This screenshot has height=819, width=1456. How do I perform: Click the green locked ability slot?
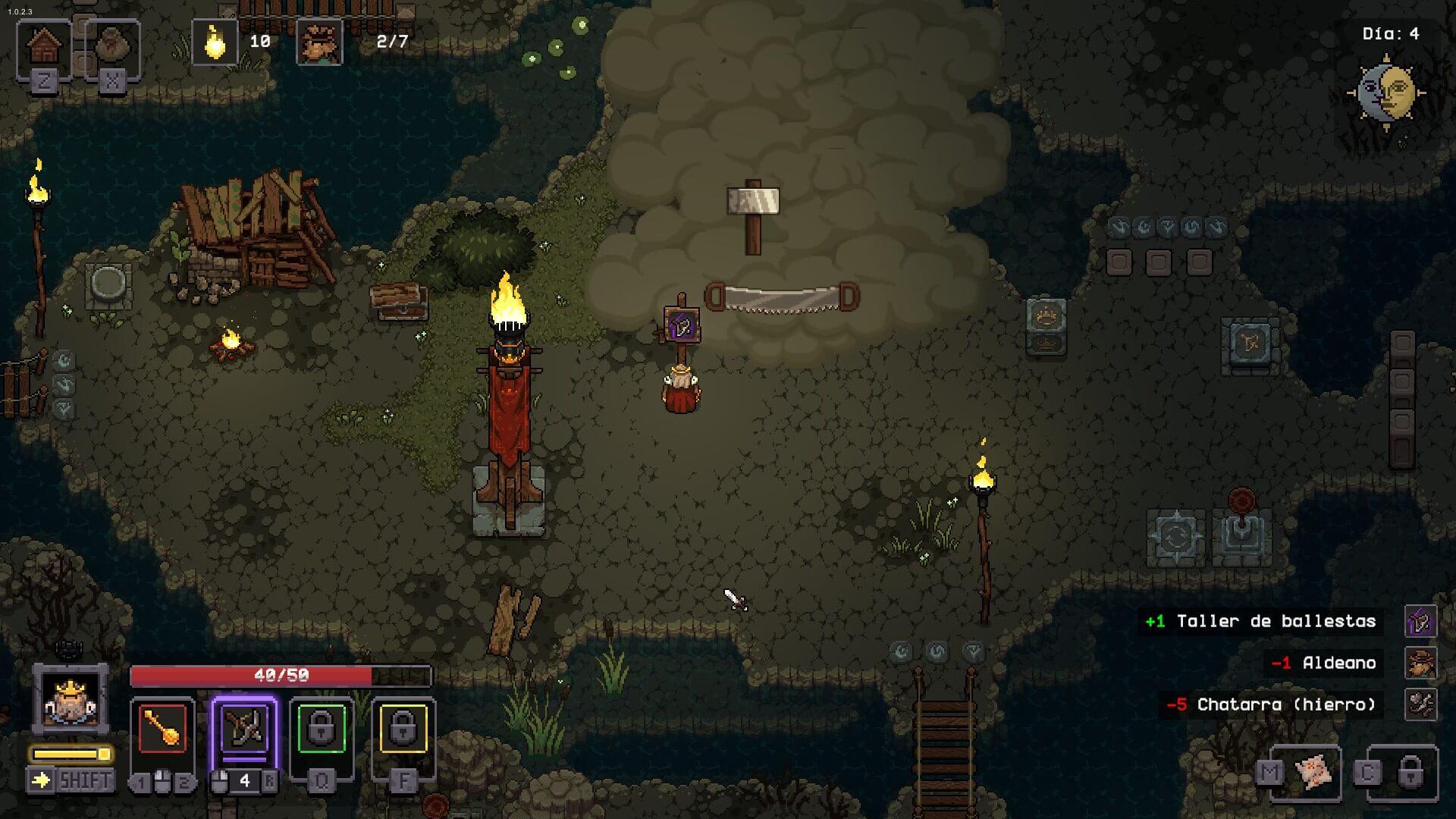pyautogui.click(x=322, y=729)
